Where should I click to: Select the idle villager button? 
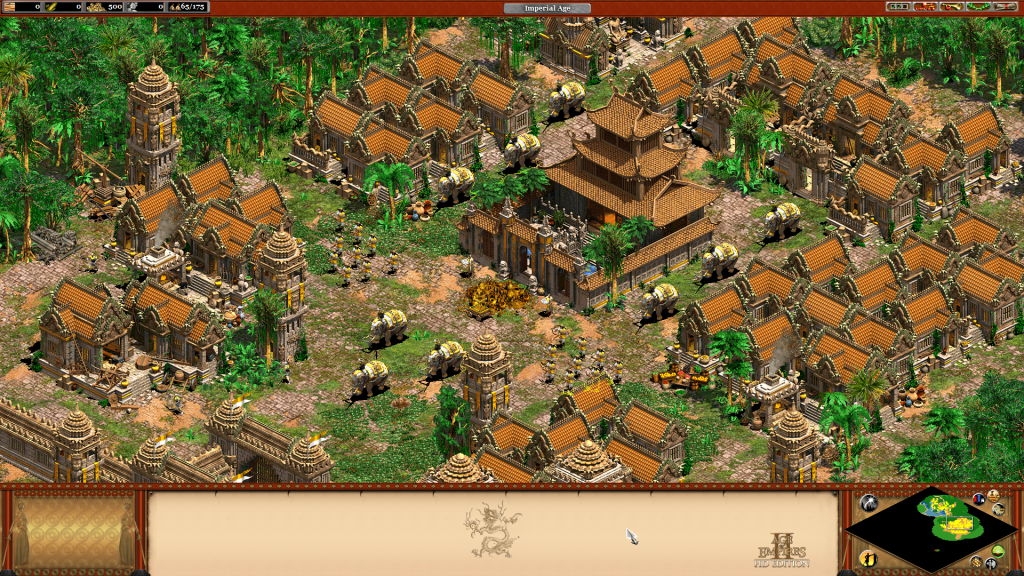[x=869, y=557]
